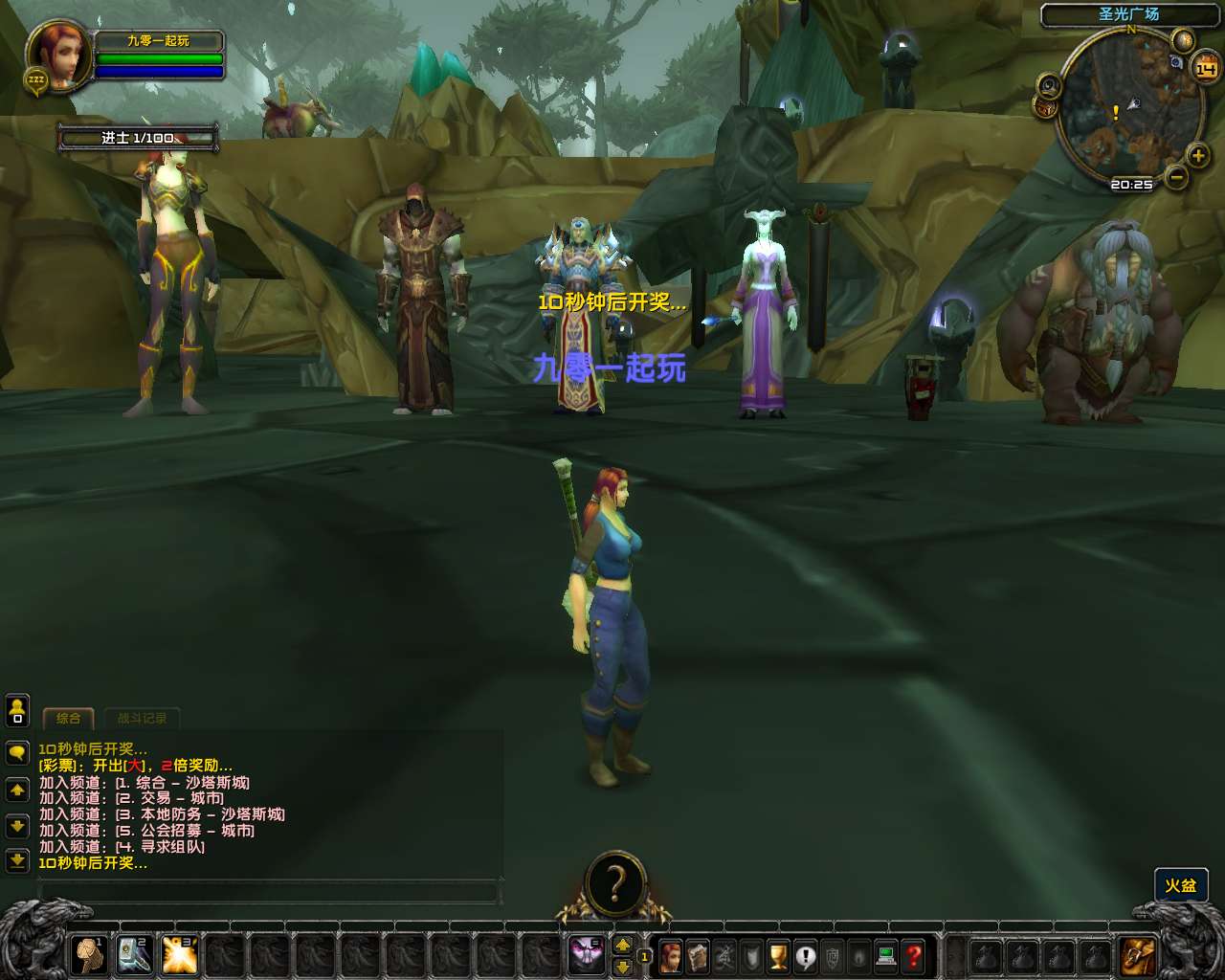Click the purple mask ability icon
This screenshot has height=980, width=1225.
[586, 954]
